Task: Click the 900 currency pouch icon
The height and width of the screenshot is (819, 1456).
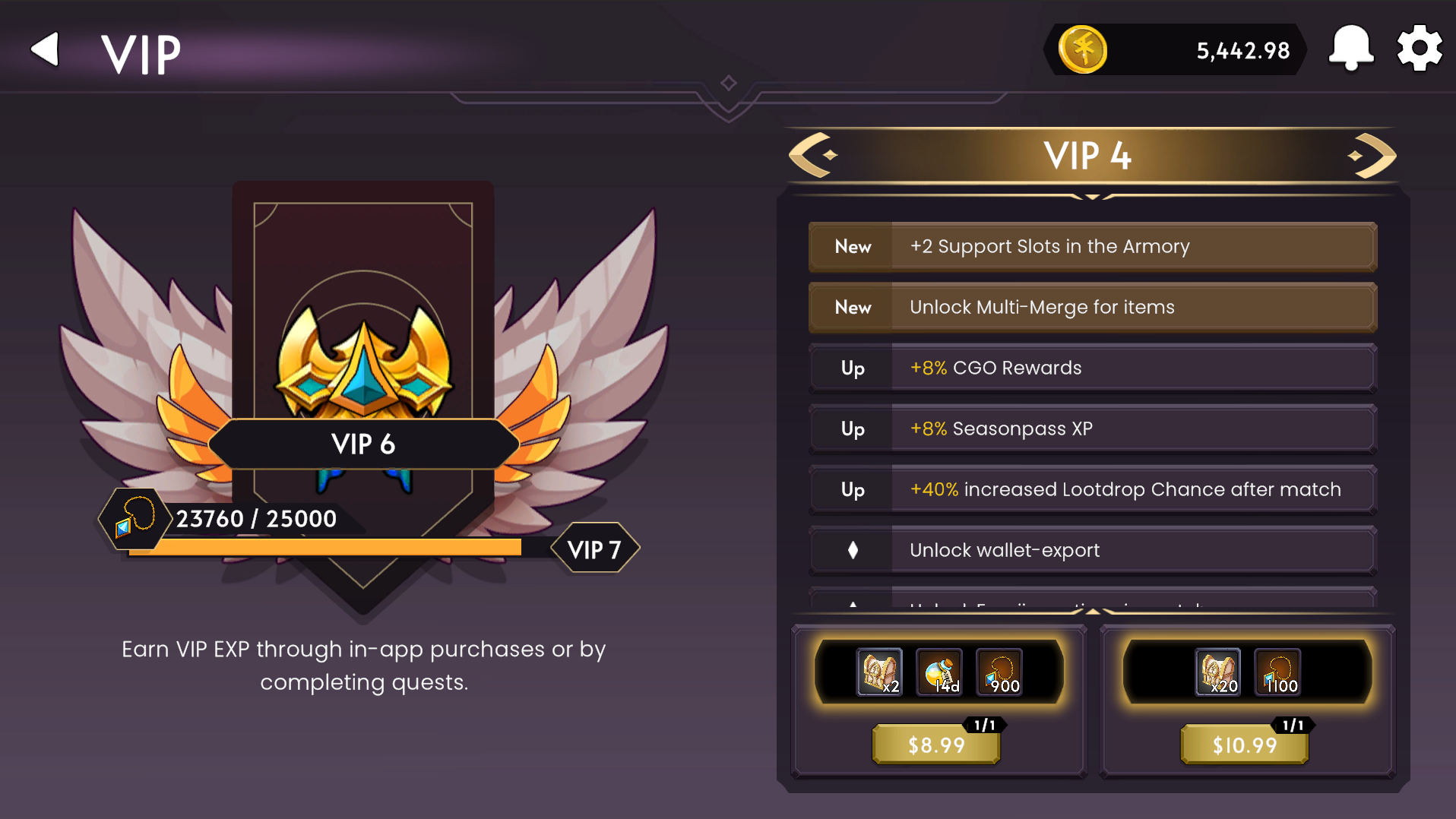Action: [999, 672]
